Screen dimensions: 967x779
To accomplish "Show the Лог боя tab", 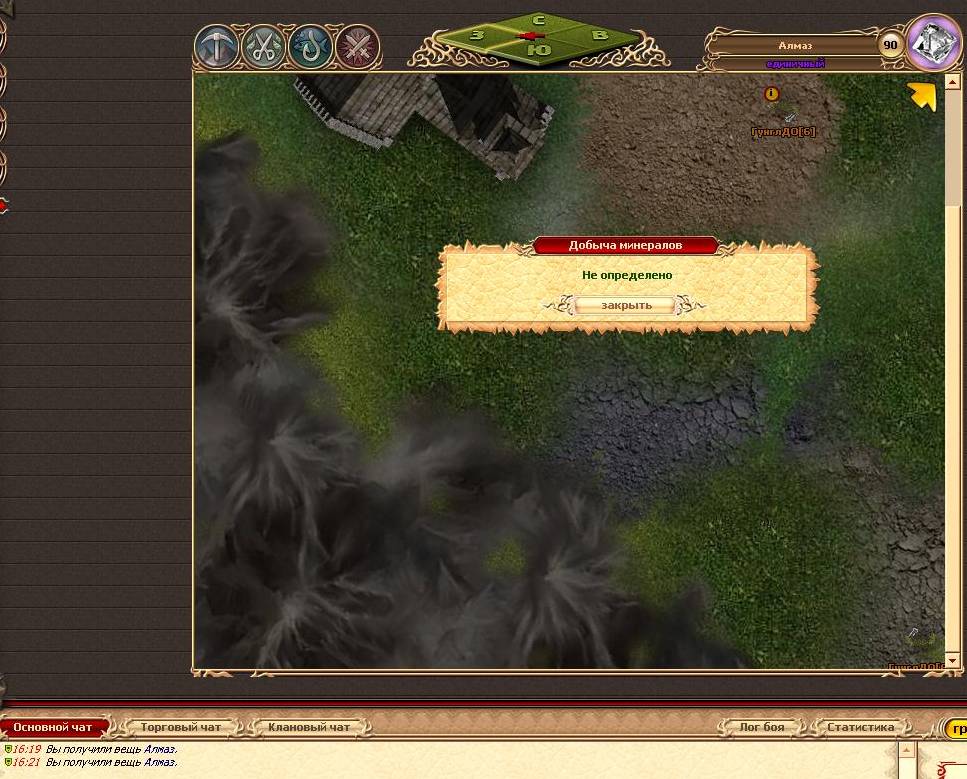I will click(761, 727).
